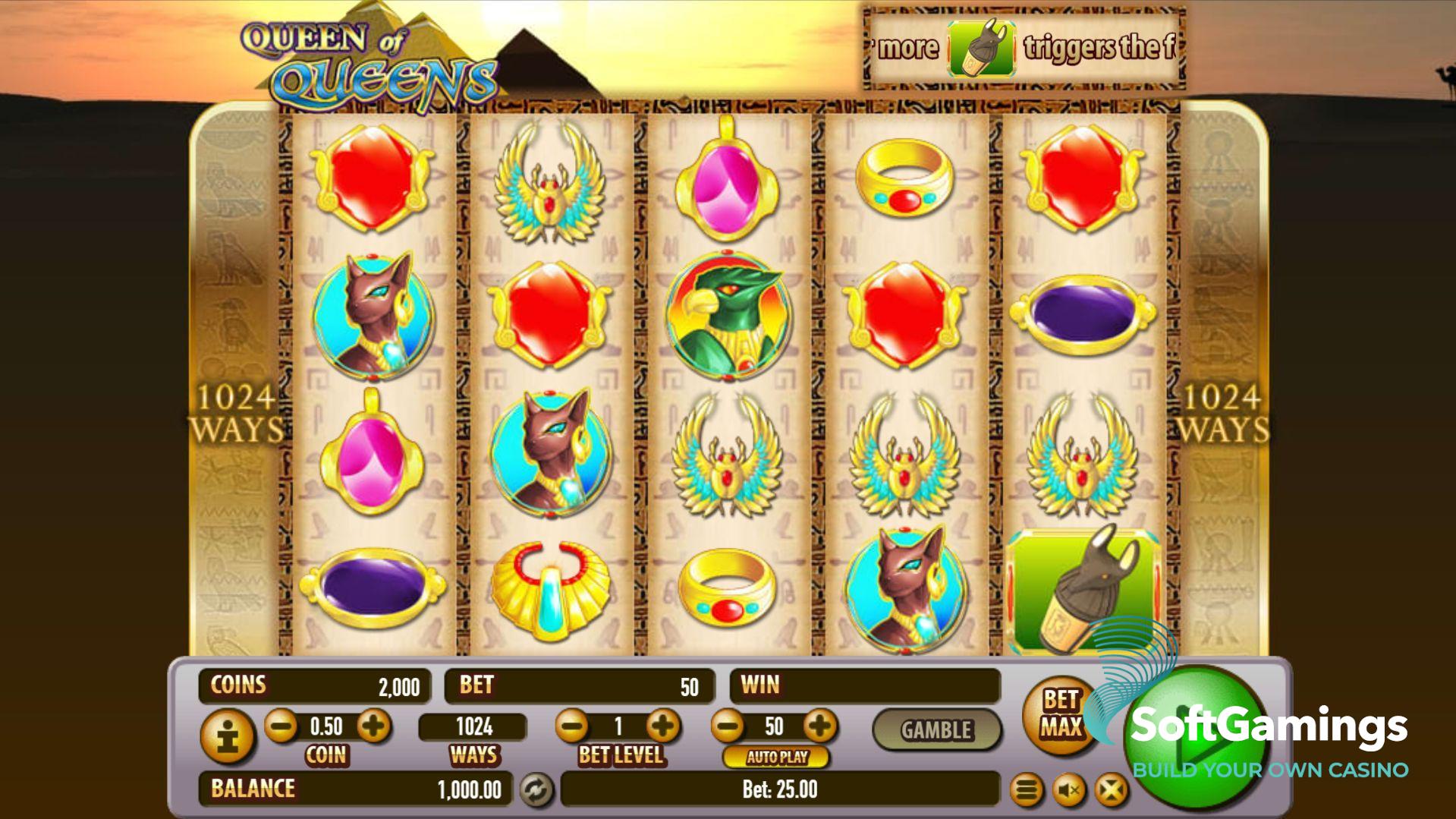Decrease the coin value

[x=281, y=726]
